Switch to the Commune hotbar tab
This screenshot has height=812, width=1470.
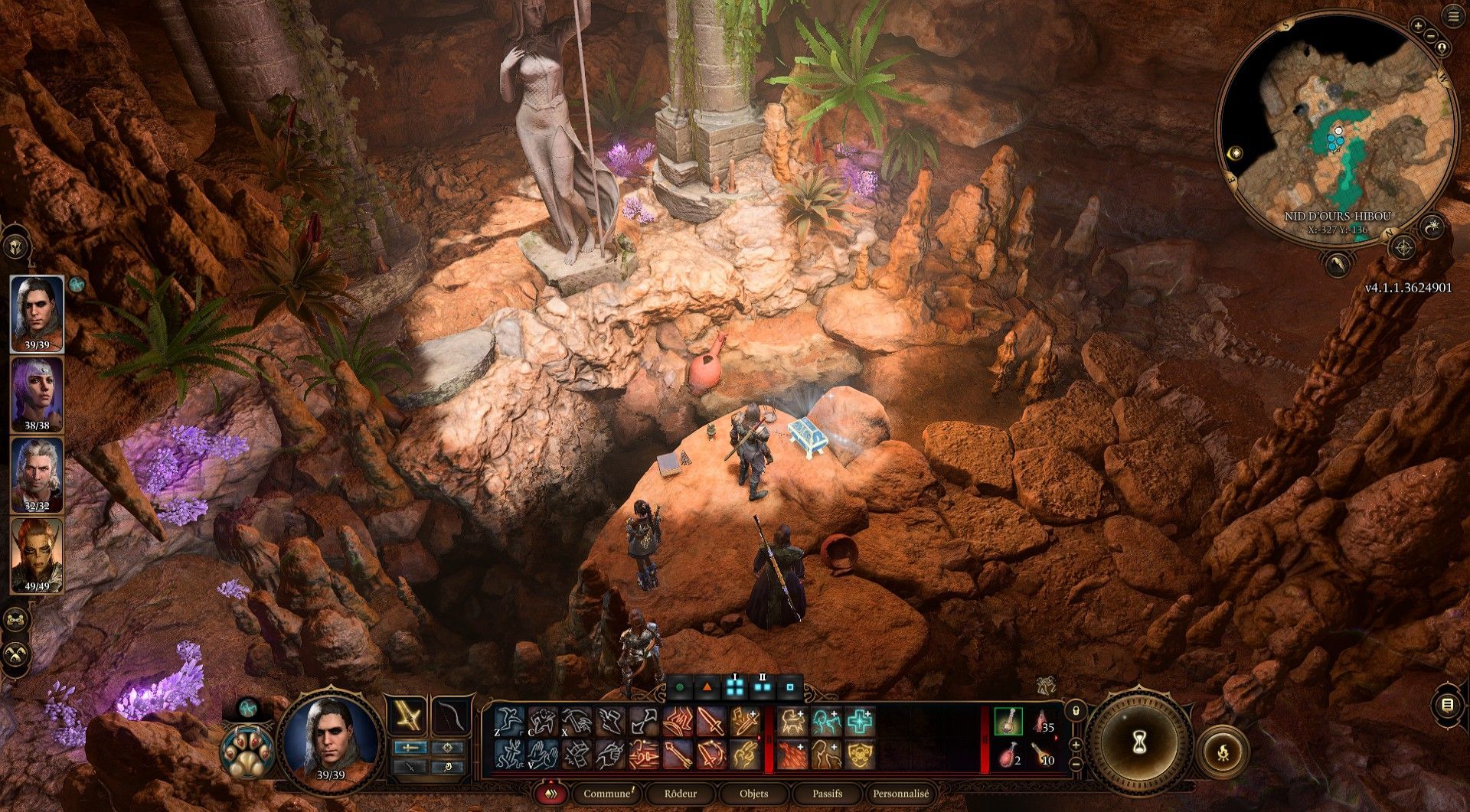[607, 794]
